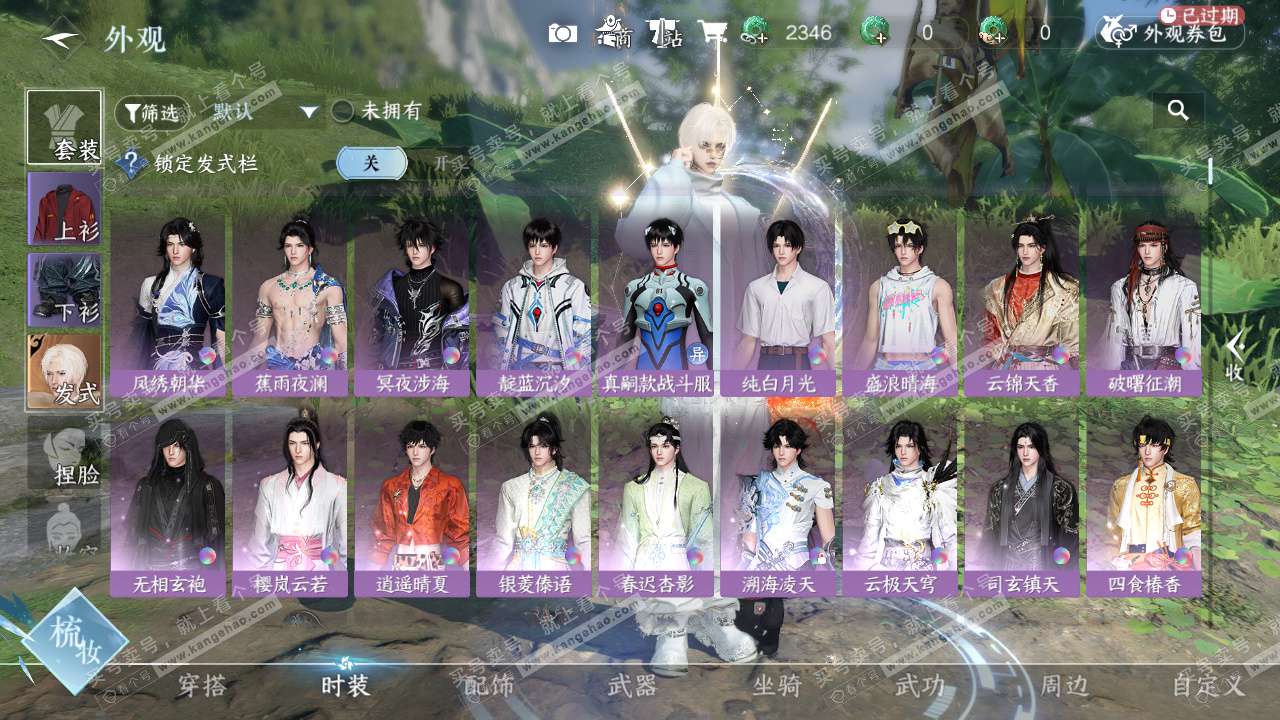Pick the 凤绣朝华 outfit
Image resolution: width=1280 pixels, height=720 pixels.
coord(169,305)
